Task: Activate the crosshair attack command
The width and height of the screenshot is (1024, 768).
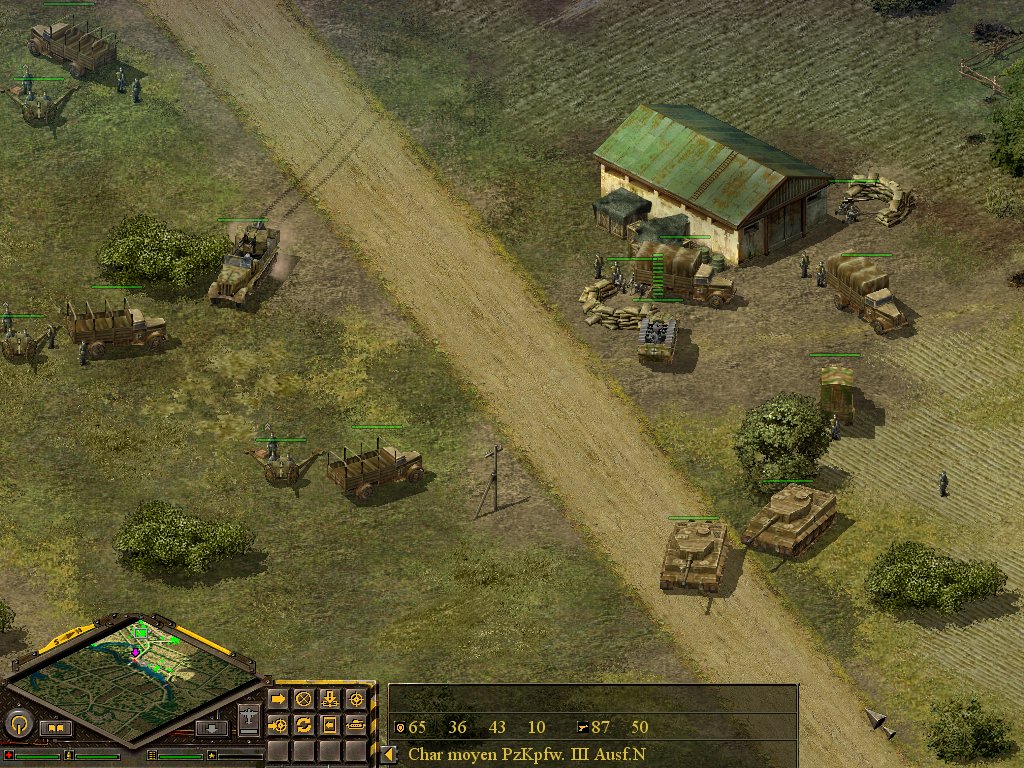Action: pos(355,699)
